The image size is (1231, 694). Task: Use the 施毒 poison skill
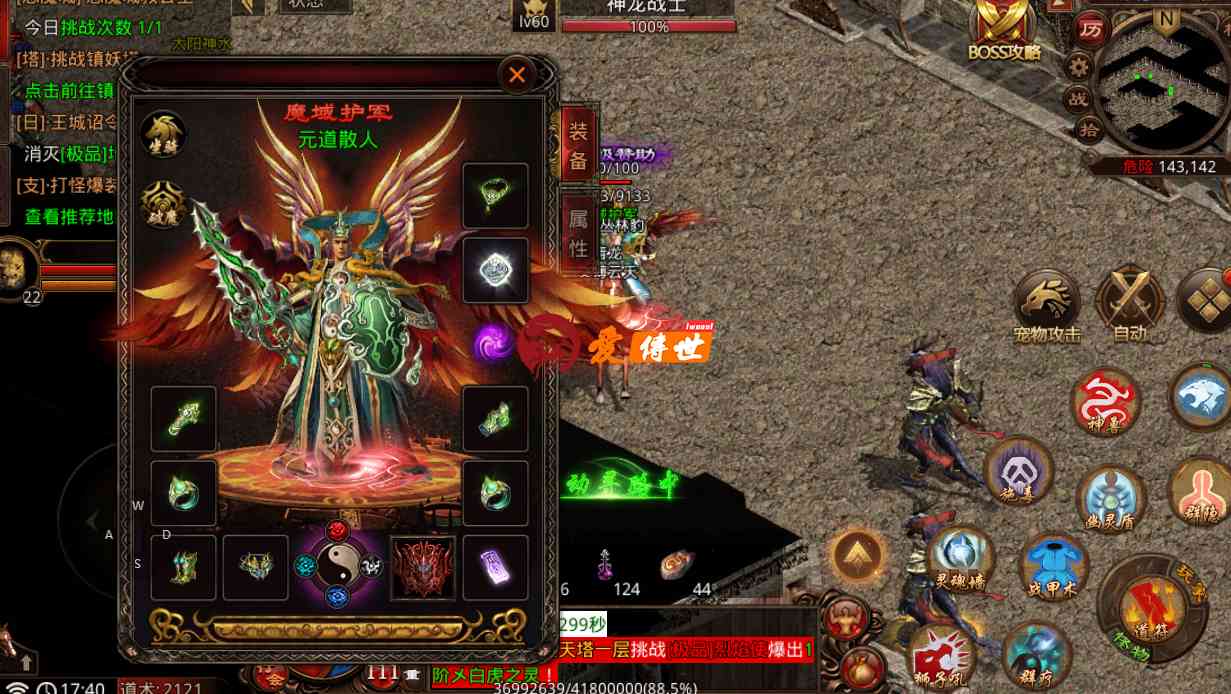coord(1019,472)
